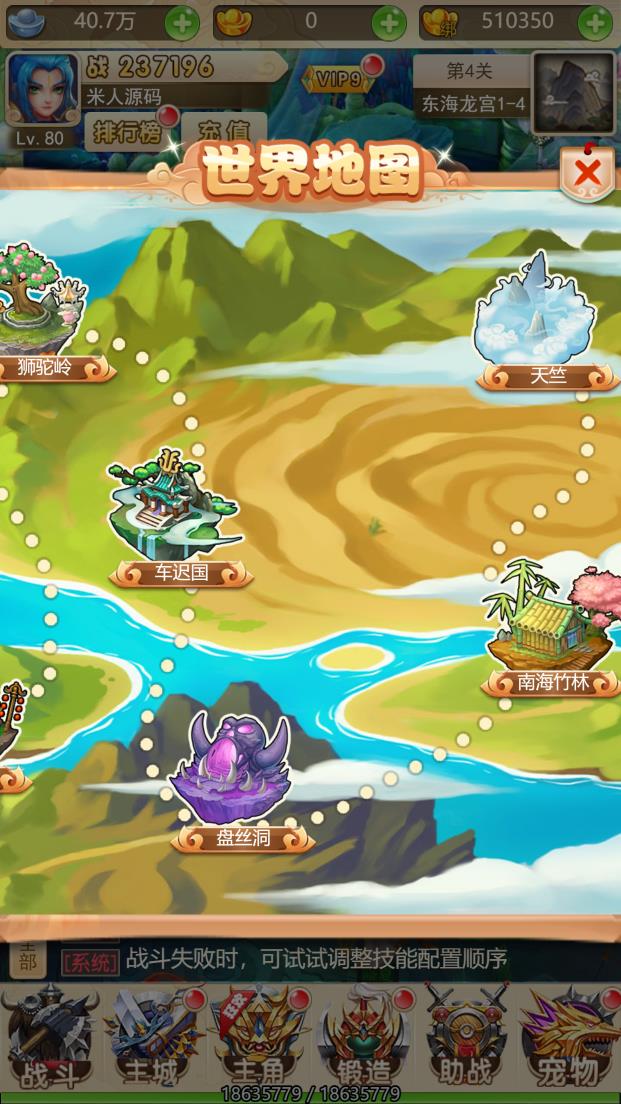This screenshot has width=621, height=1104.
Task: Switch to the 助战 assist tab
Action: (466, 1035)
